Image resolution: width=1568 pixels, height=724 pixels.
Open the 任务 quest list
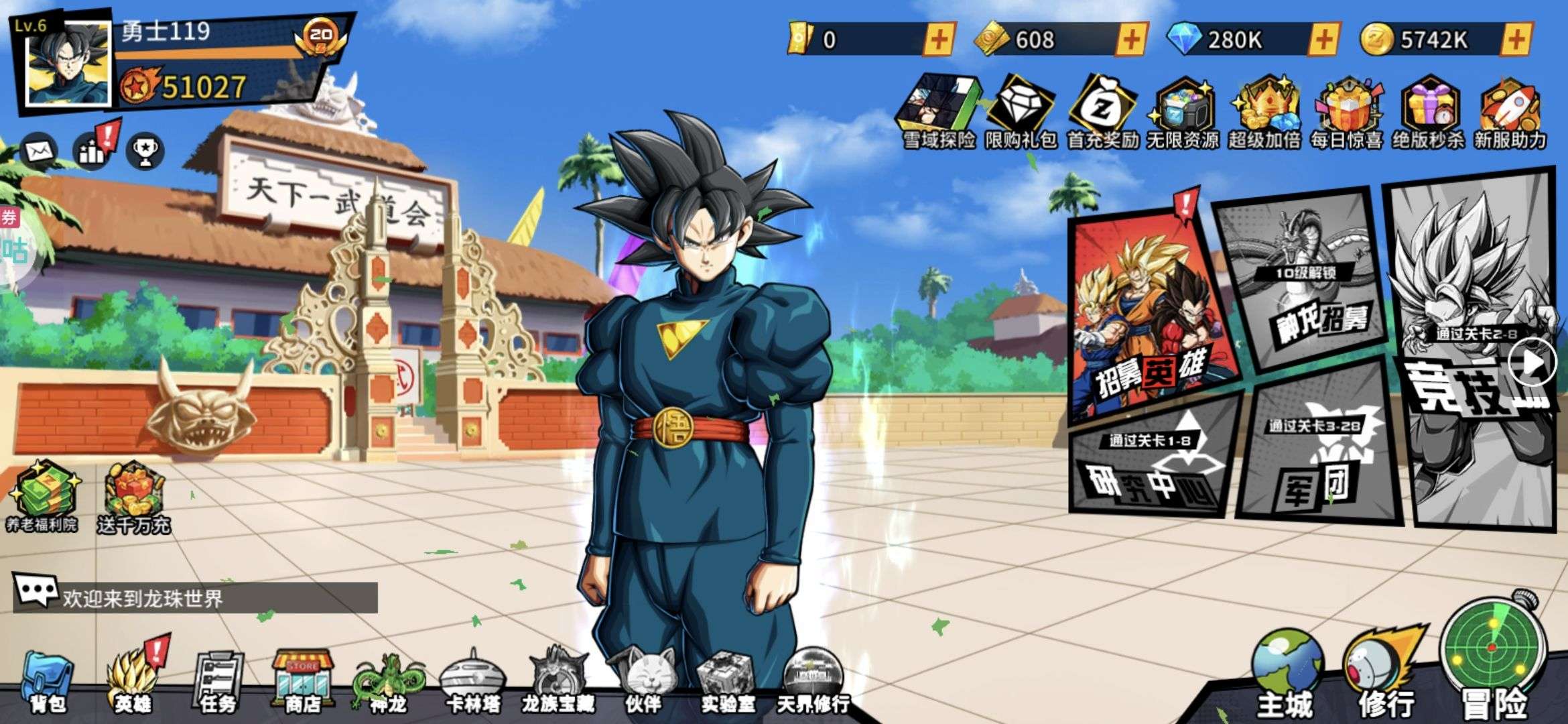[x=218, y=680]
